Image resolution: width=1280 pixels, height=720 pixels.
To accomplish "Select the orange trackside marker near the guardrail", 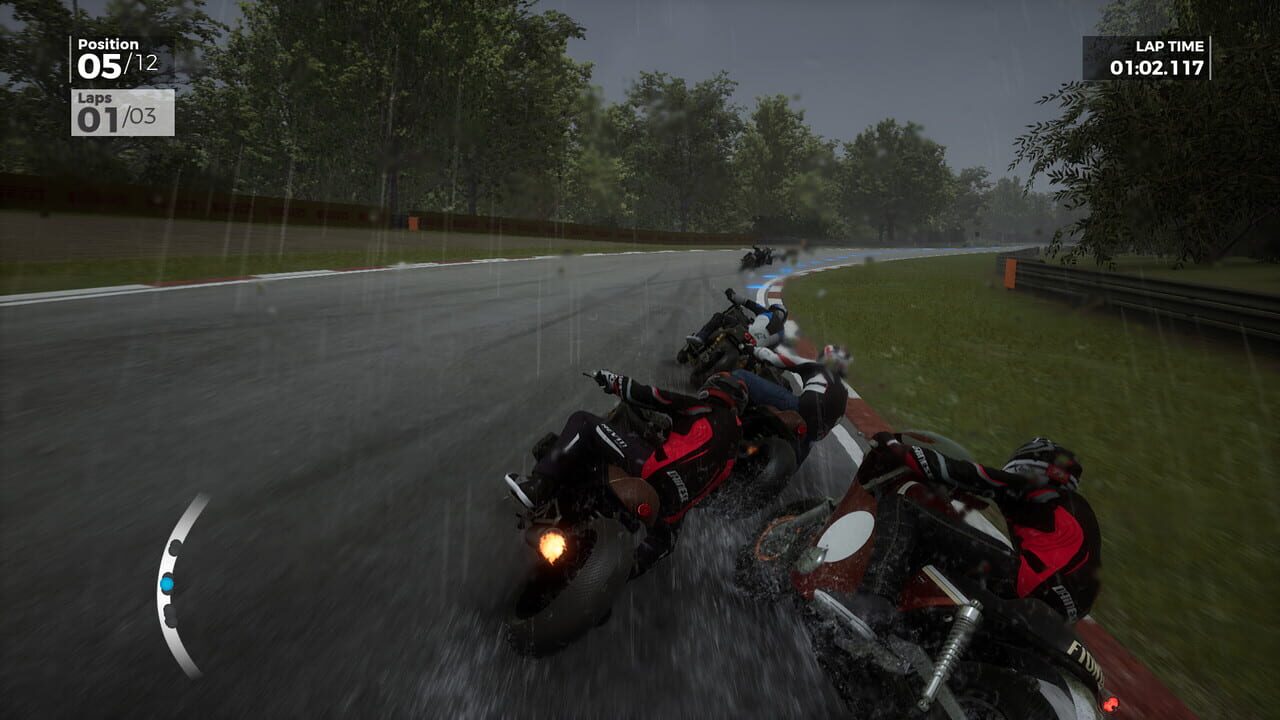I will [1008, 274].
